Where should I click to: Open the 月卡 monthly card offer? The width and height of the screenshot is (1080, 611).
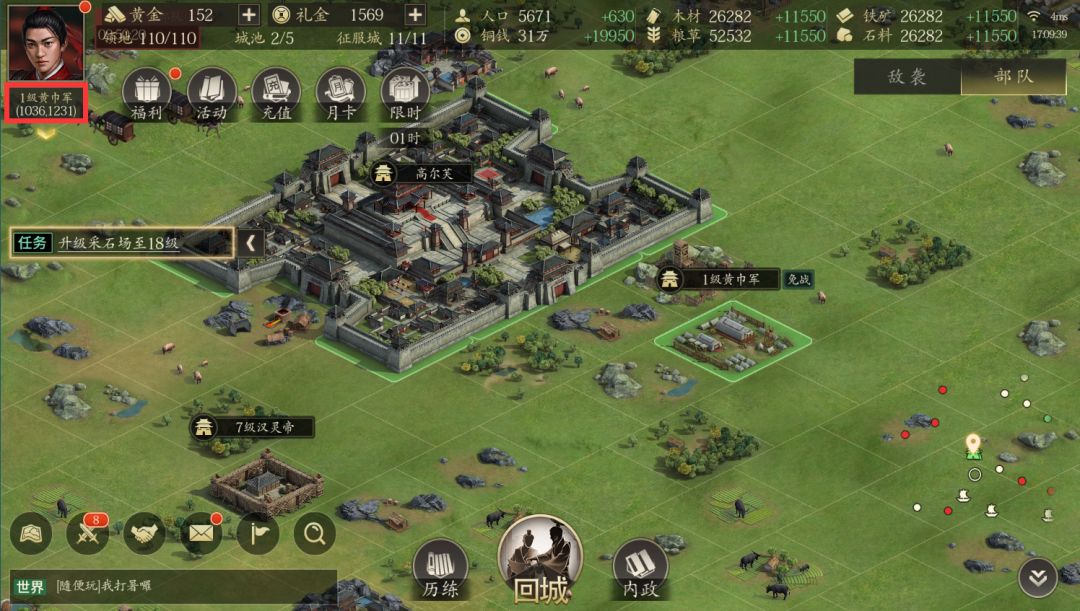340,94
